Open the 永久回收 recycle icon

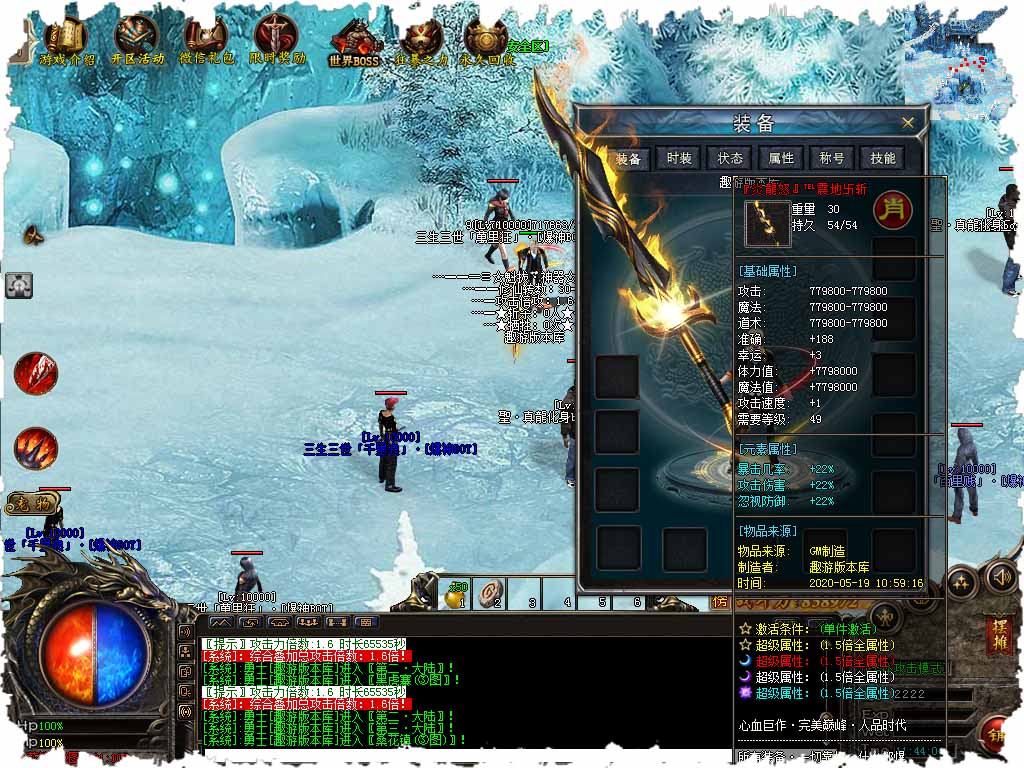pyautogui.click(x=486, y=42)
